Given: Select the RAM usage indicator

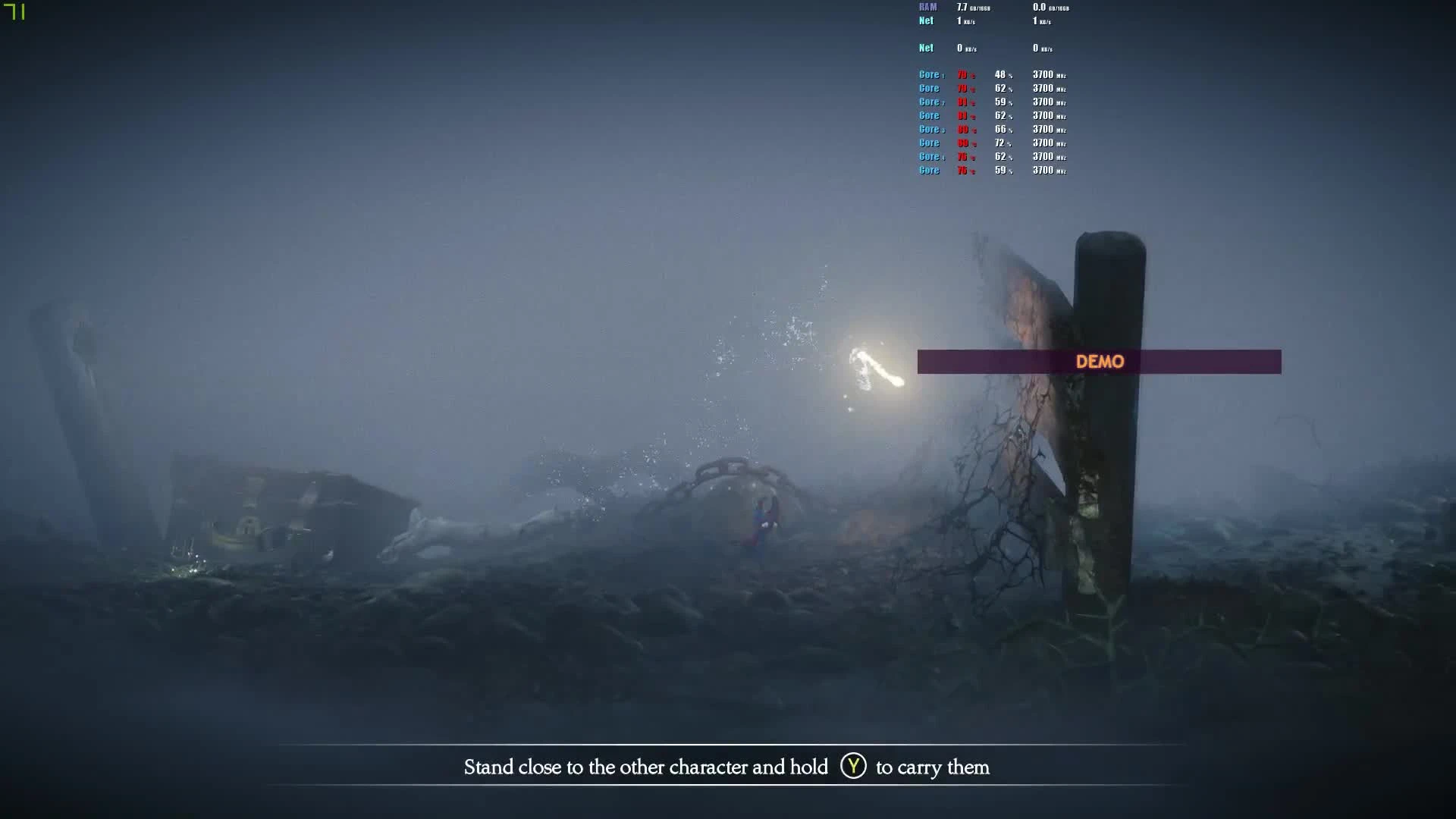Looking at the screenshot, I should [x=927, y=7].
